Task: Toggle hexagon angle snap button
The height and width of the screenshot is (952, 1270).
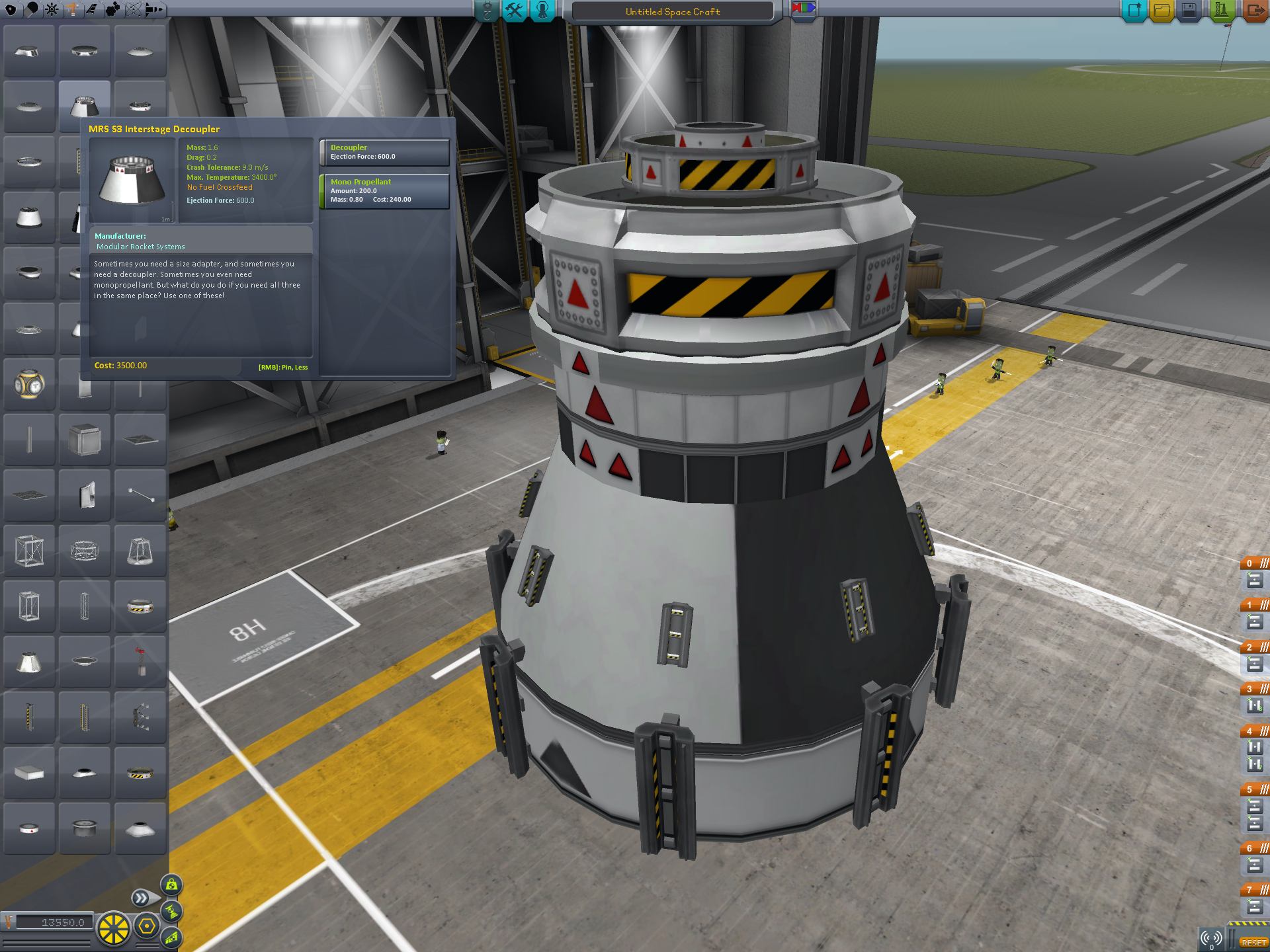Action: click(147, 927)
